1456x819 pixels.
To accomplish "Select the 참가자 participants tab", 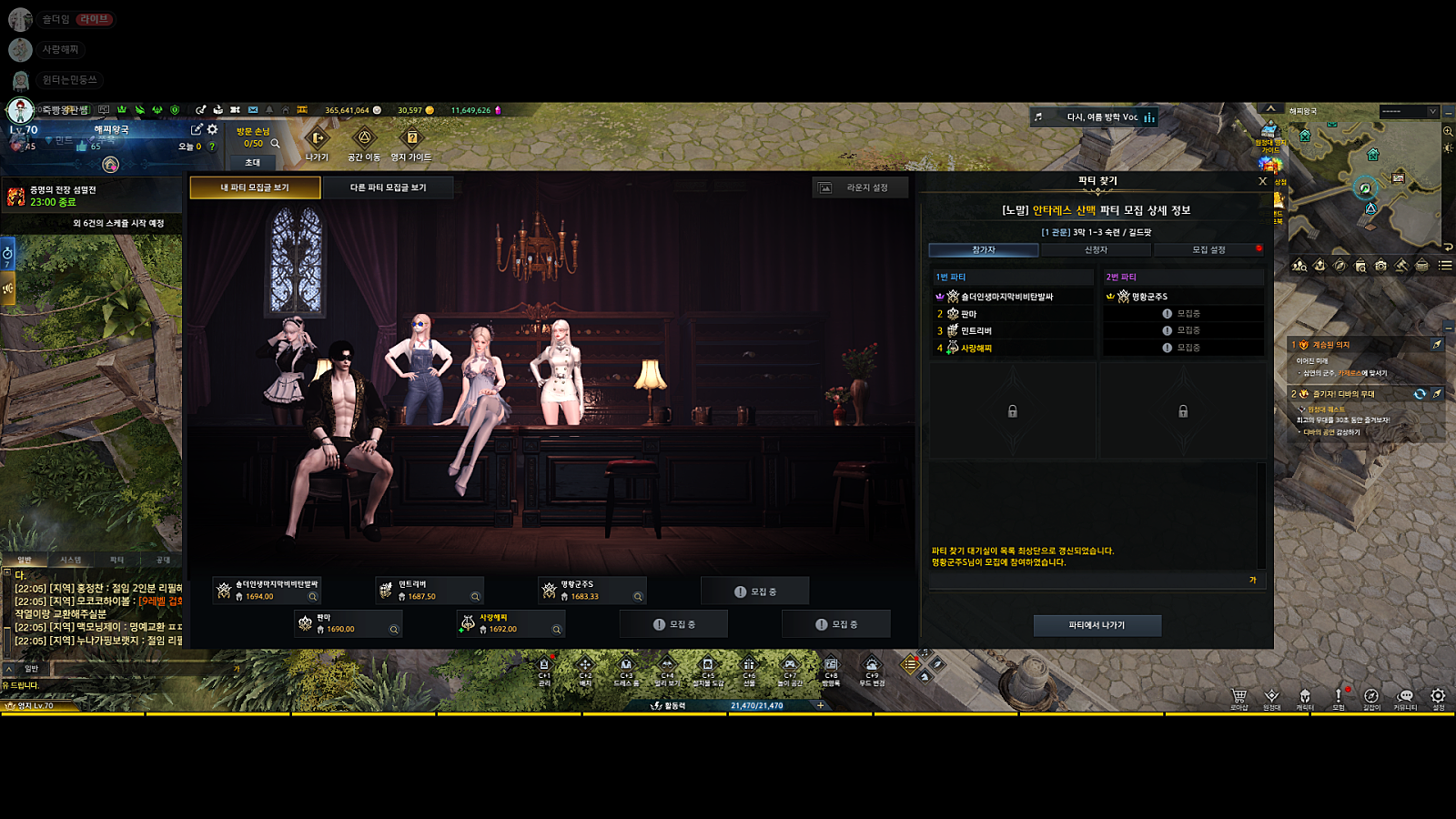I will [984, 249].
